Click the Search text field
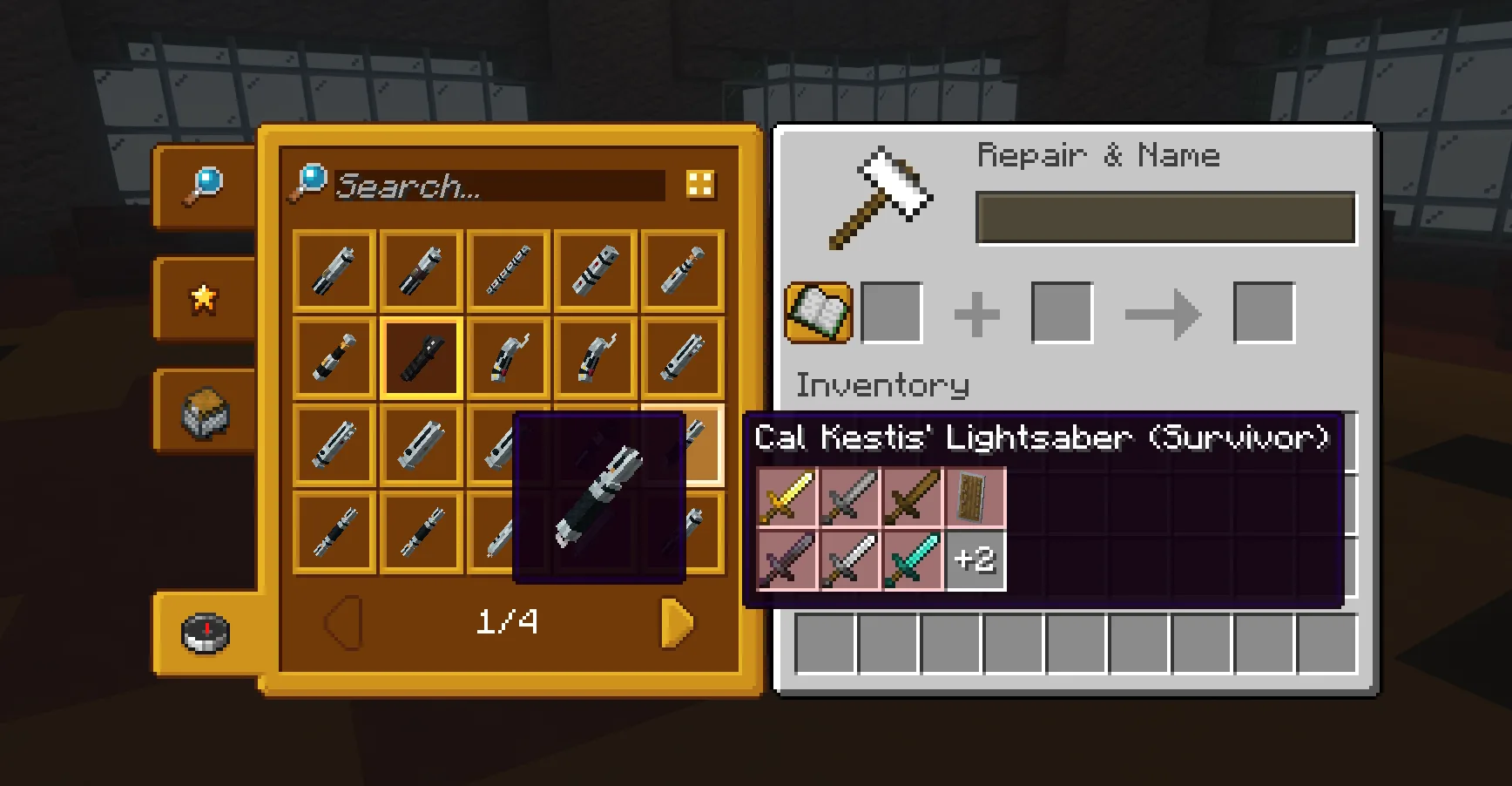Viewport: 1512px width, 786px height. tap(499, 186)
